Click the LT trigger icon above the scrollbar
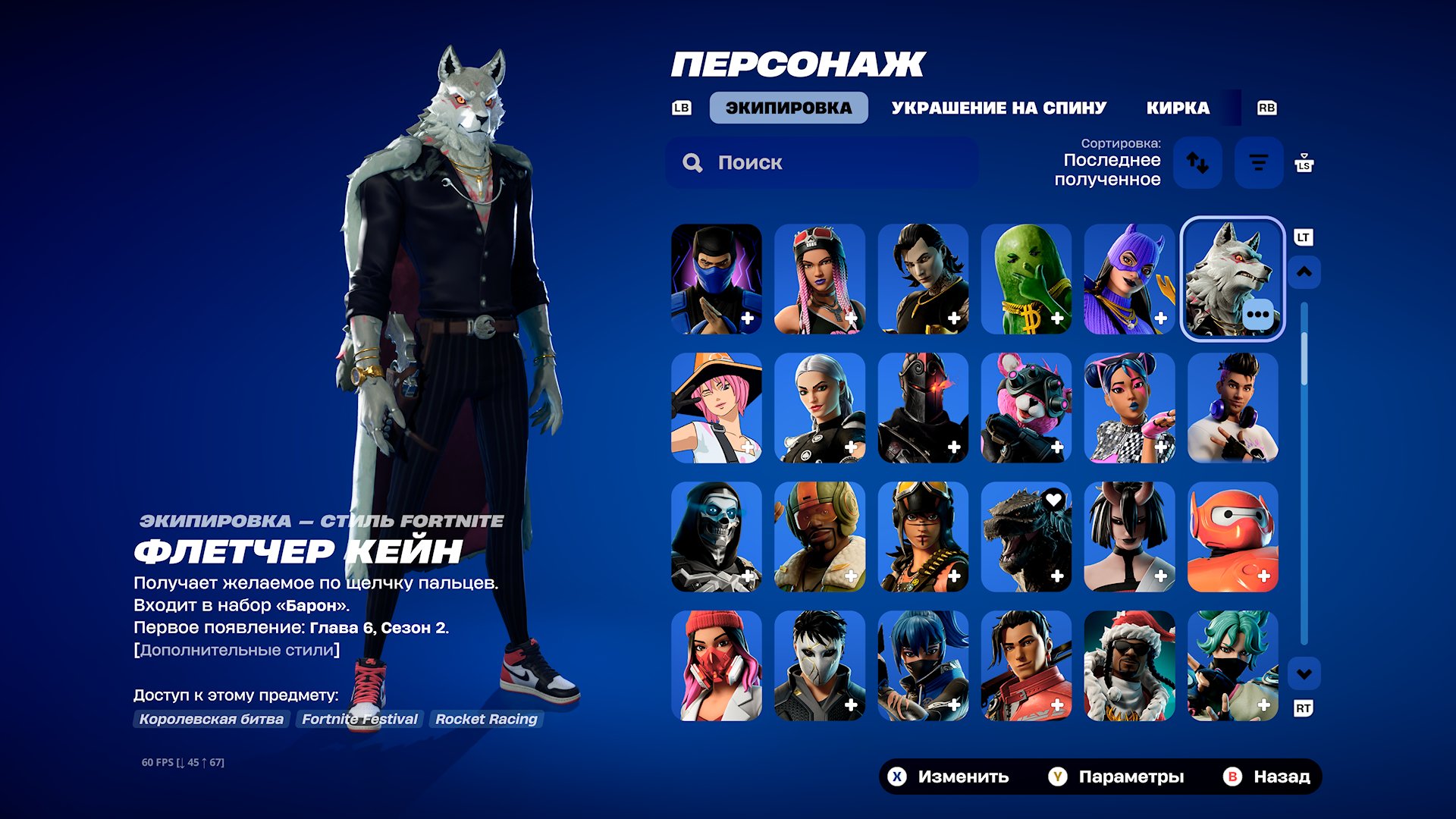 point(1302,237)
